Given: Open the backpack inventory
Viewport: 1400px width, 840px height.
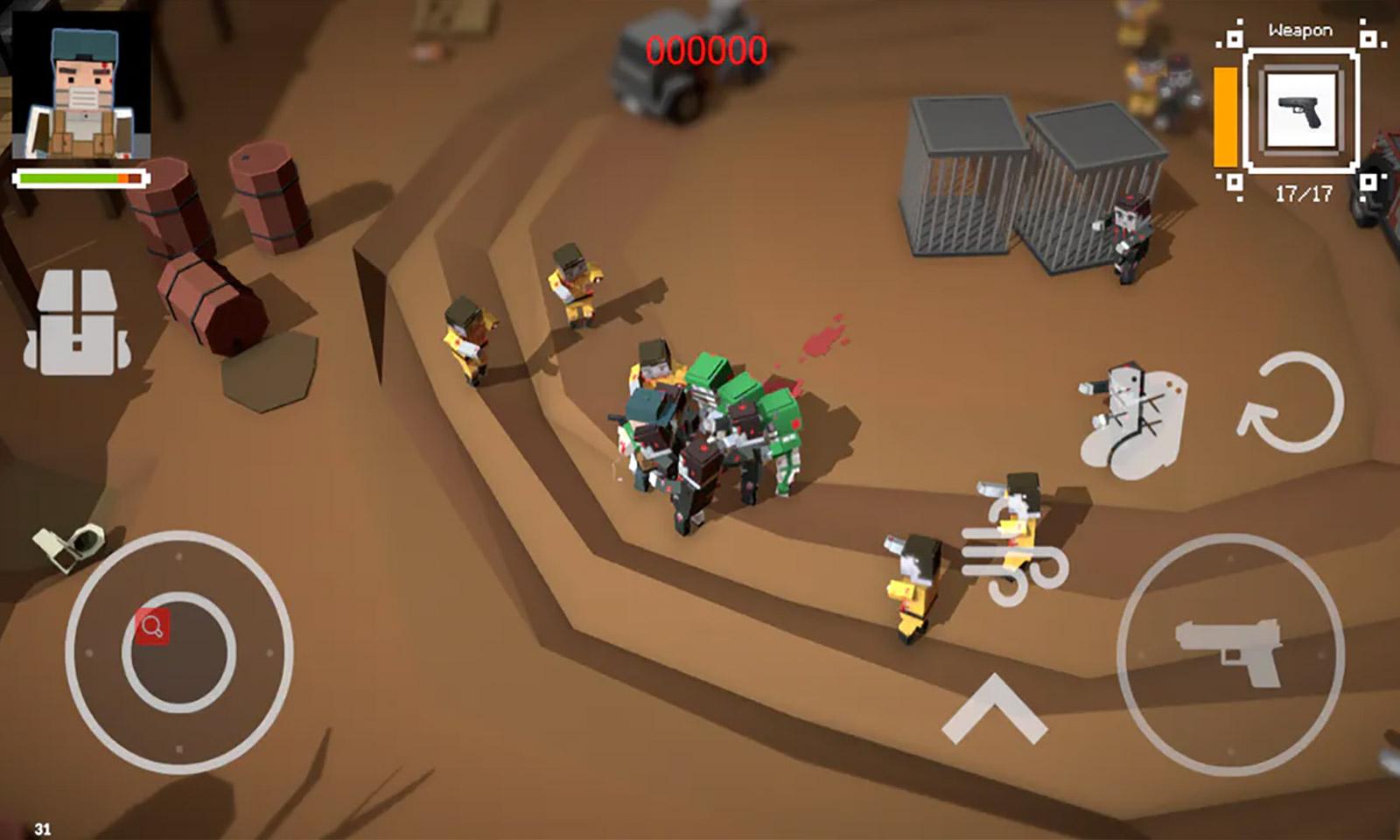Looking at the screenshot, I should [77, 322].
